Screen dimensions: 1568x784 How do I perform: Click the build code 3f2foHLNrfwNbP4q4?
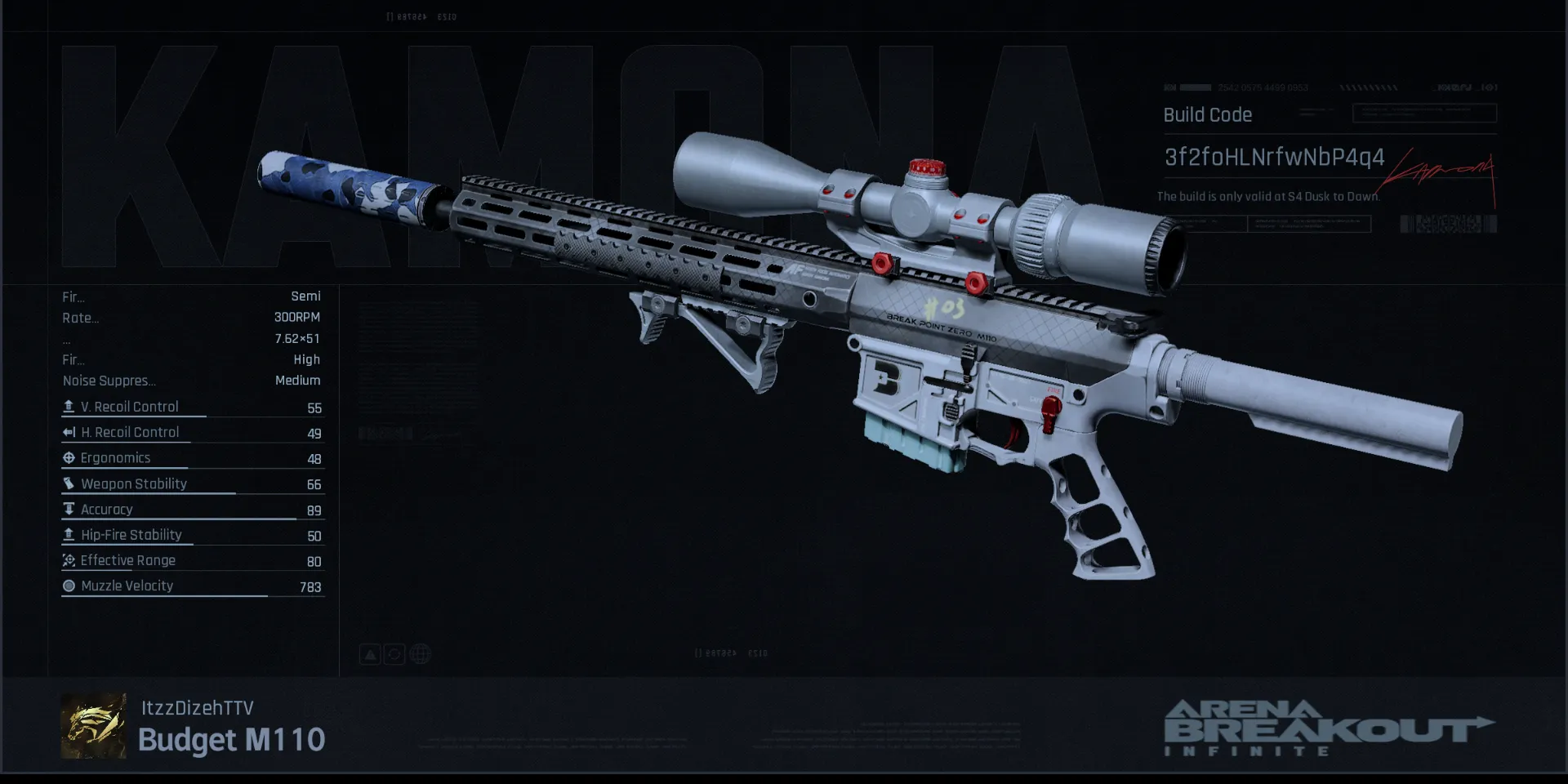tap(1274, 158)
